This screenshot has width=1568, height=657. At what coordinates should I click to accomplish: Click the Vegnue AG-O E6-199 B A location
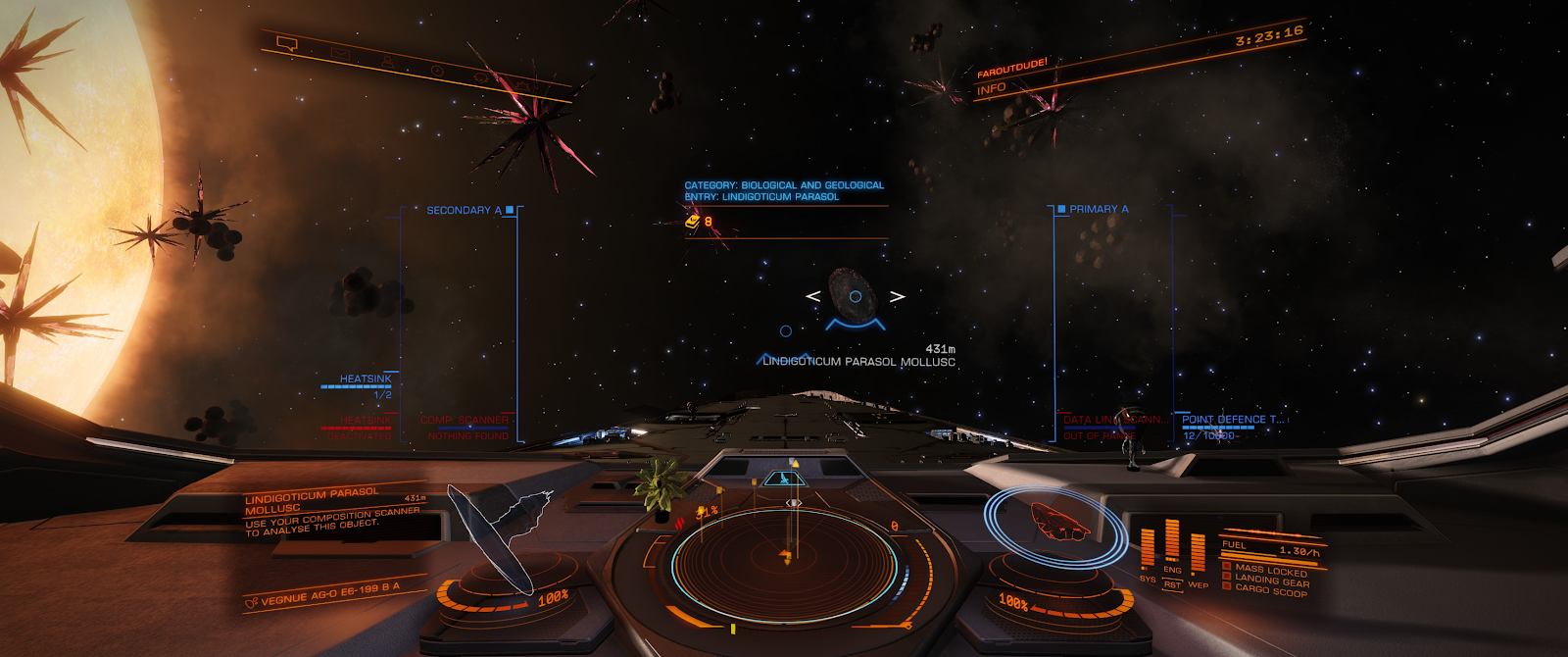pyautogui.click(x=328, y=593)
